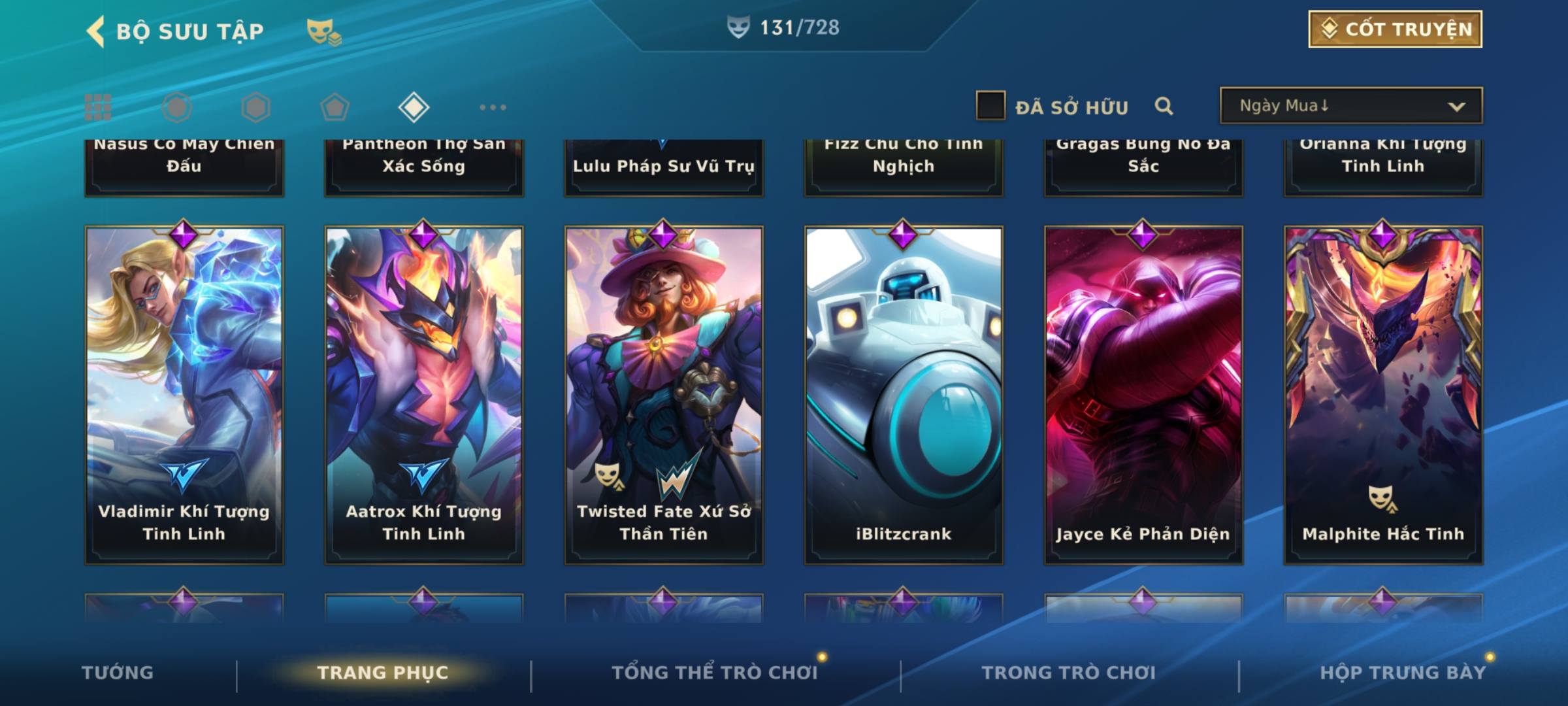The height and width of the screenshot is (706, 1568).
Task: Select the grid all-skins filter icon
Action: (x=98, y=107)
